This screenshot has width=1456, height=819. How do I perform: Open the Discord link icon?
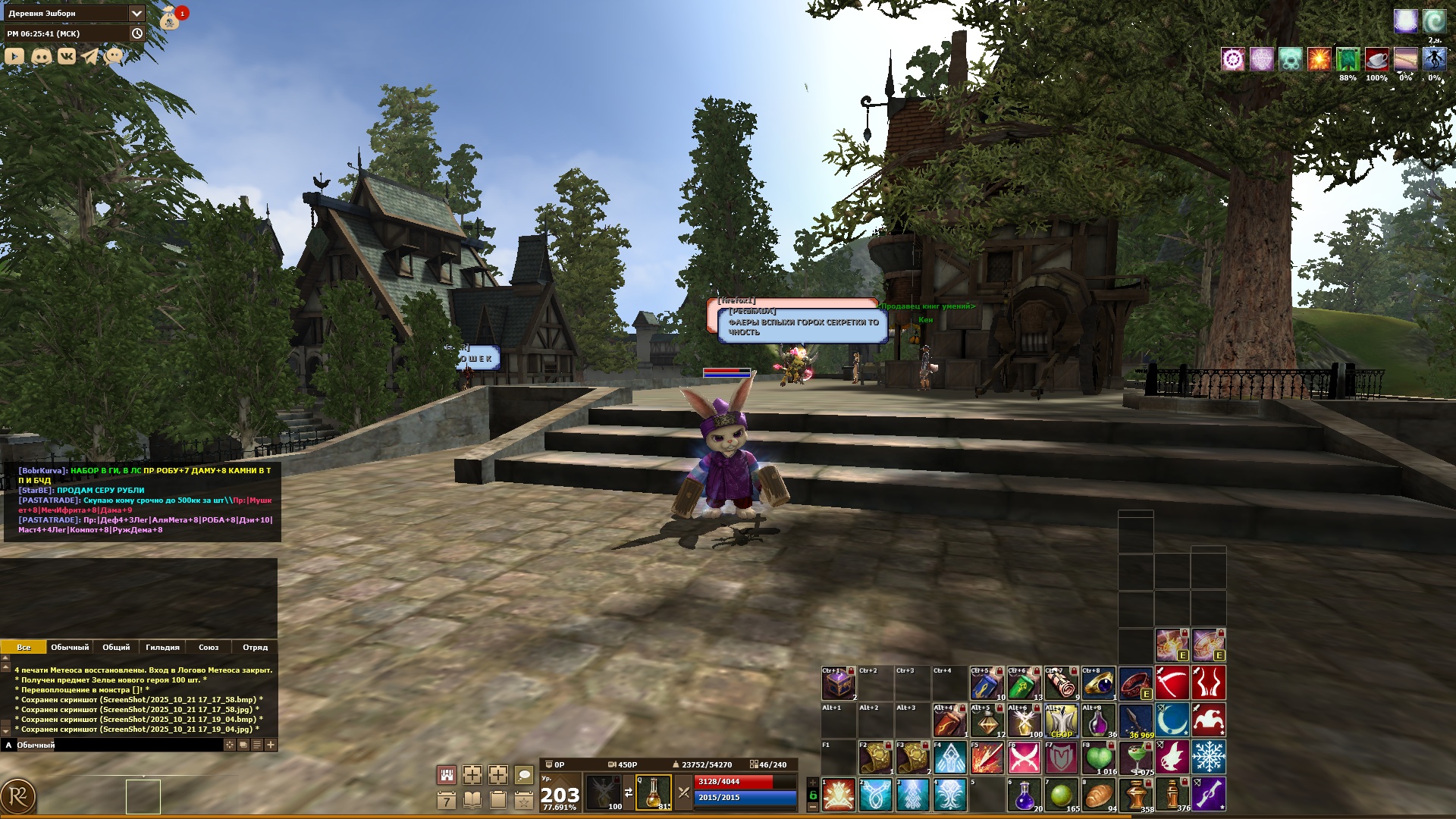tap(41, 56)
